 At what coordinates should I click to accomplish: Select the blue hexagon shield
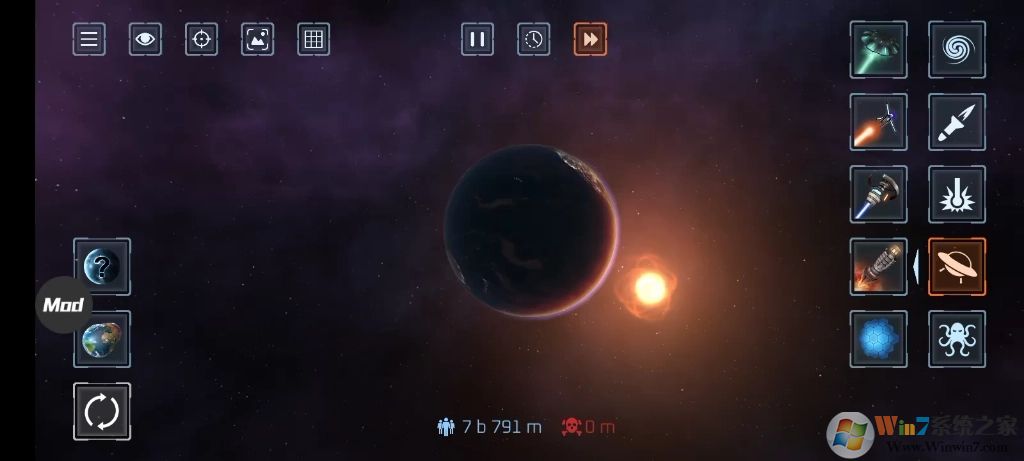click(878, 339)
